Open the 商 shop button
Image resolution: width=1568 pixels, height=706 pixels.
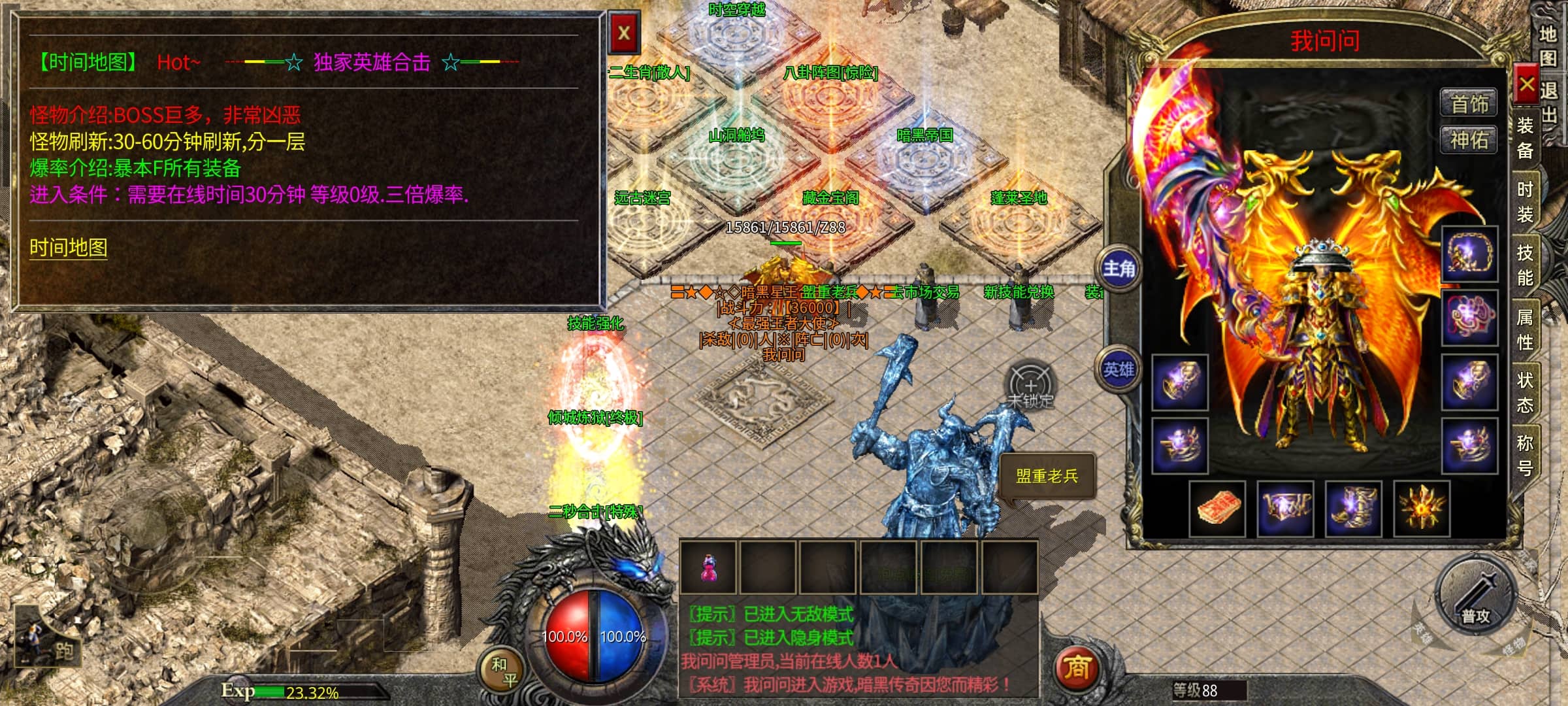click(x=1077, y=668)
